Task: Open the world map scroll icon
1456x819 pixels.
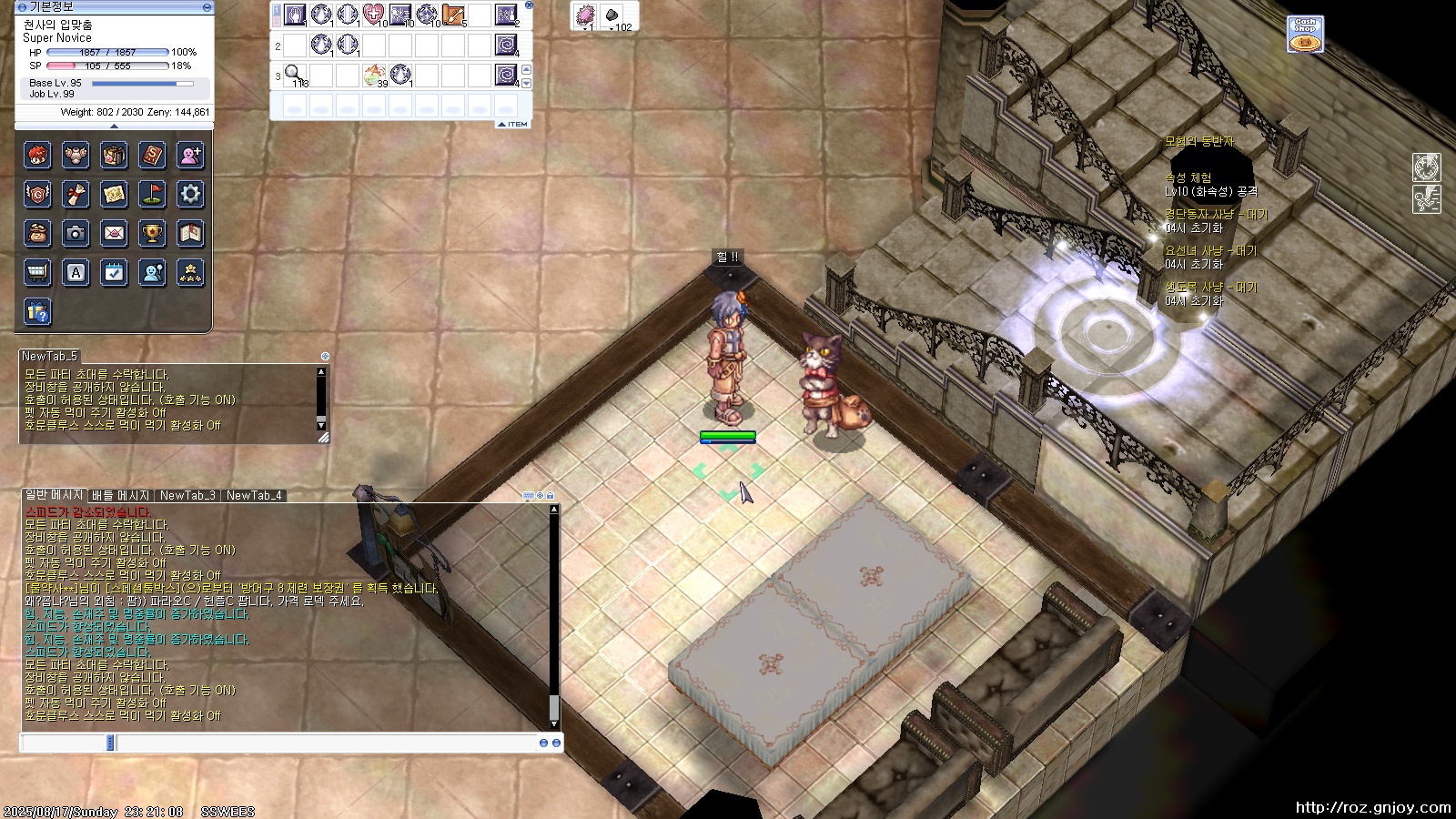Action: tap(114, 194)
